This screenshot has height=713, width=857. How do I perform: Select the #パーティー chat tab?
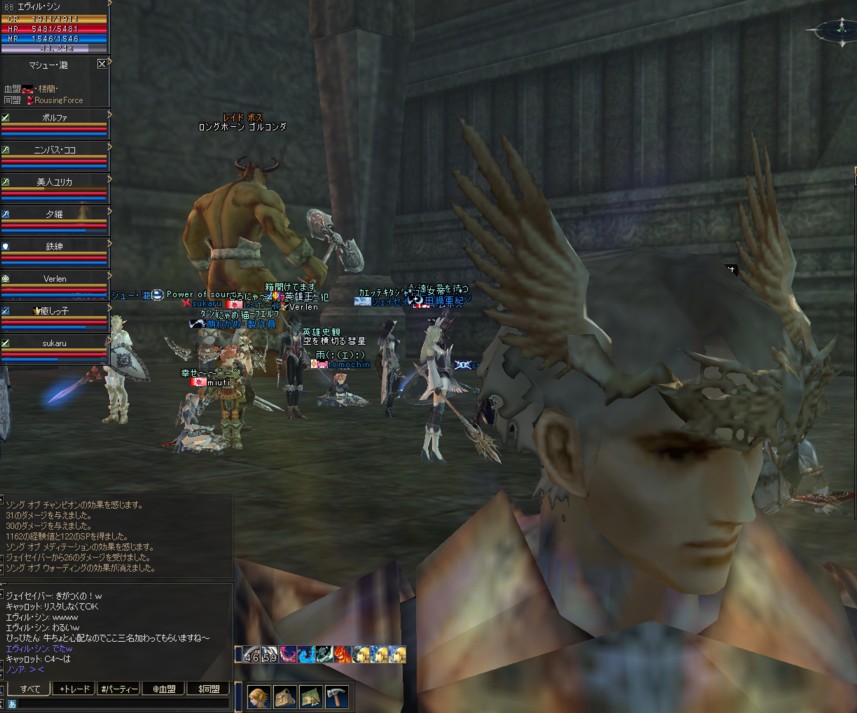click(x=123, y=689)
